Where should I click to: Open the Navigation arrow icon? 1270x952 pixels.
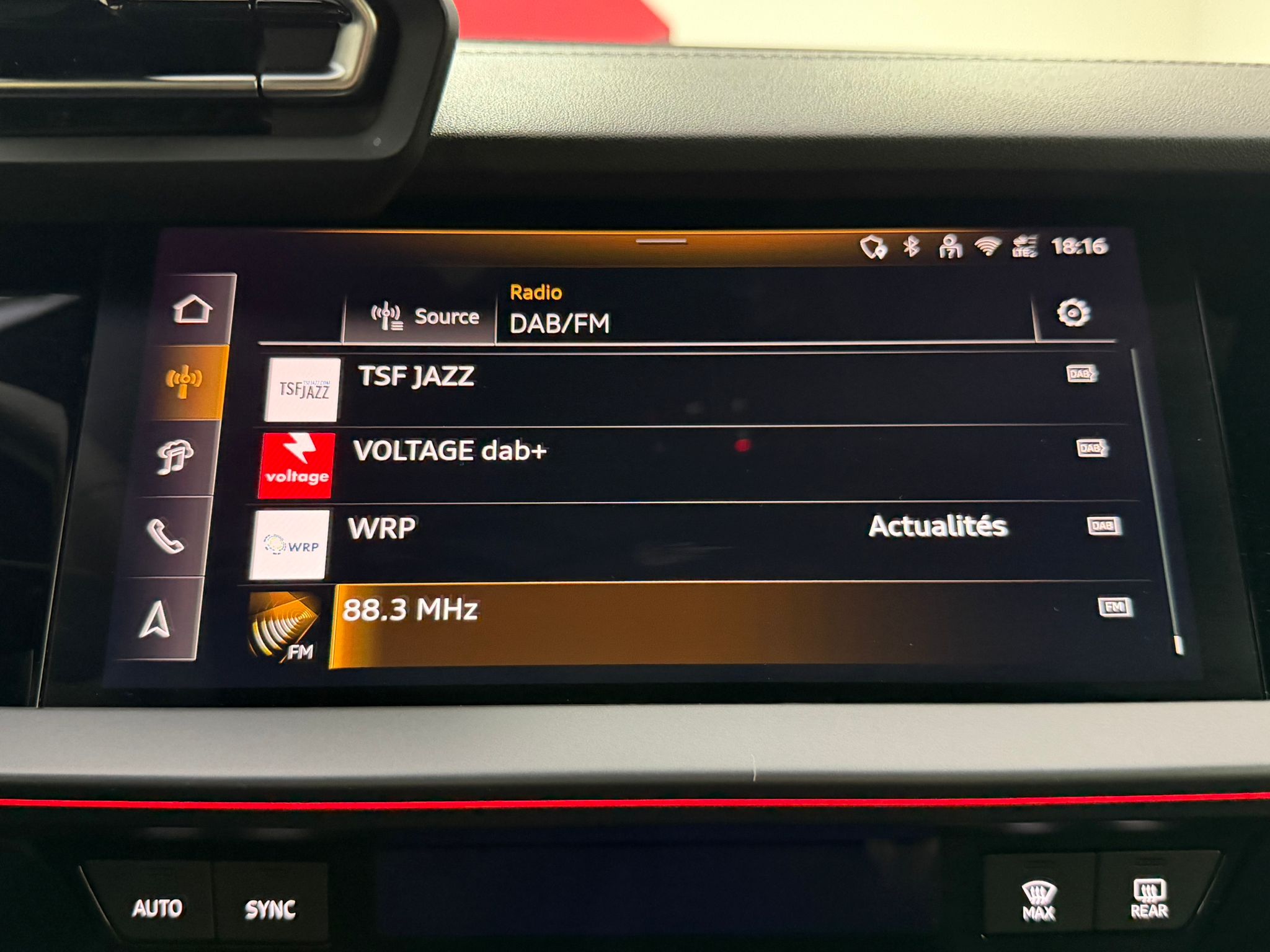tap(155, 619)
